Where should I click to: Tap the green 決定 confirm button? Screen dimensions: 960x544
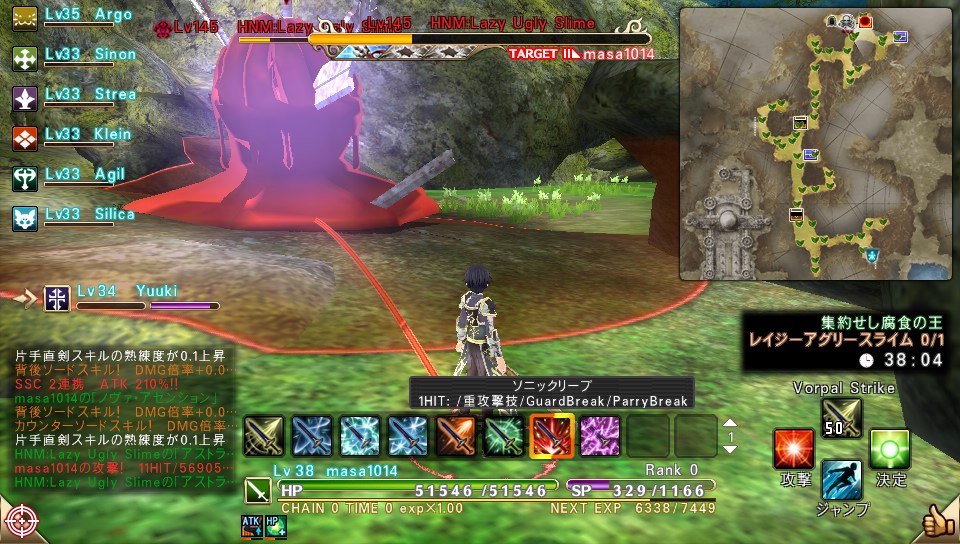point(889,449)
